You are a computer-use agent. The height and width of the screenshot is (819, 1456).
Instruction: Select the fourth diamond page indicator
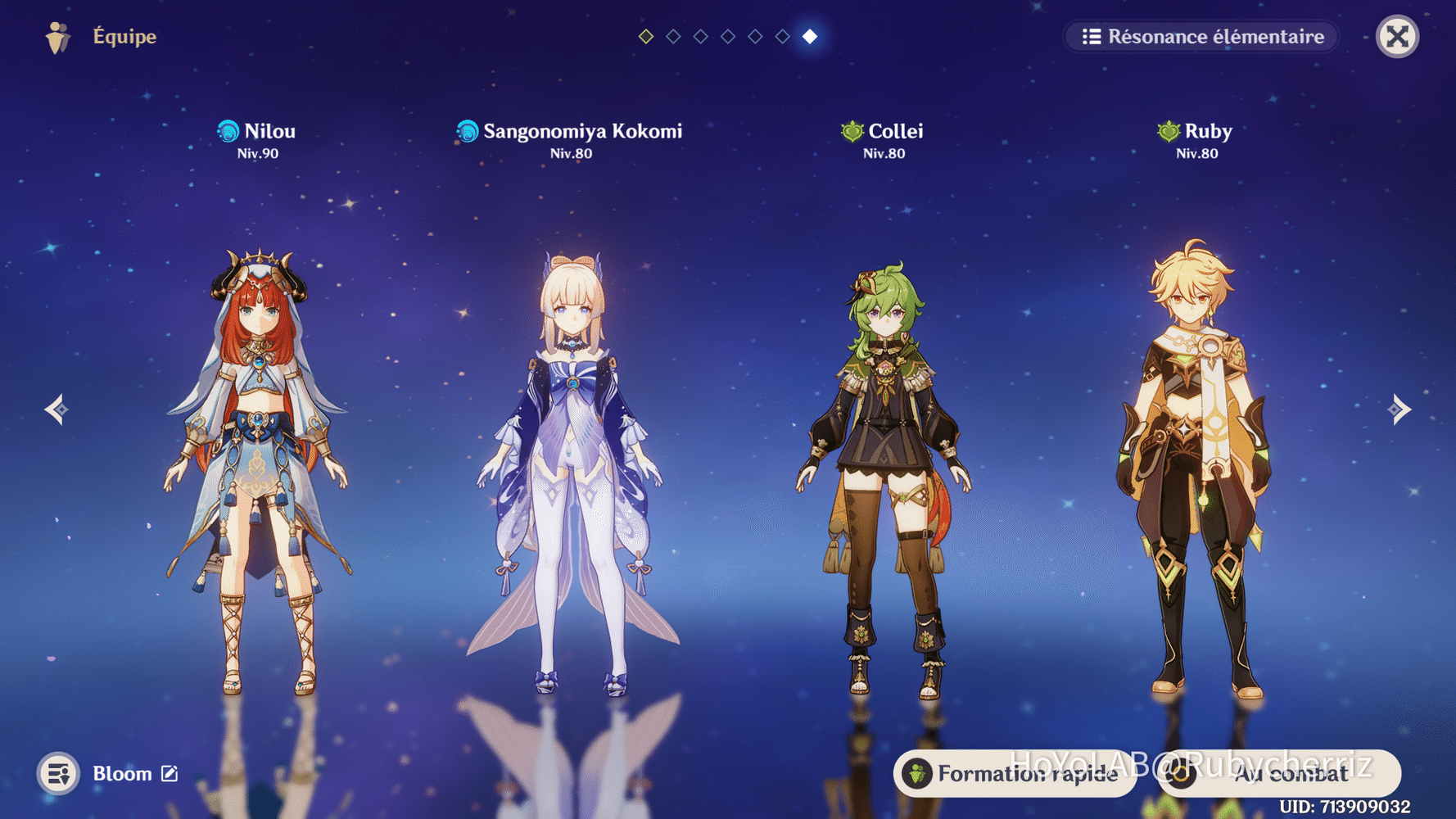click(x=727, y=36)
